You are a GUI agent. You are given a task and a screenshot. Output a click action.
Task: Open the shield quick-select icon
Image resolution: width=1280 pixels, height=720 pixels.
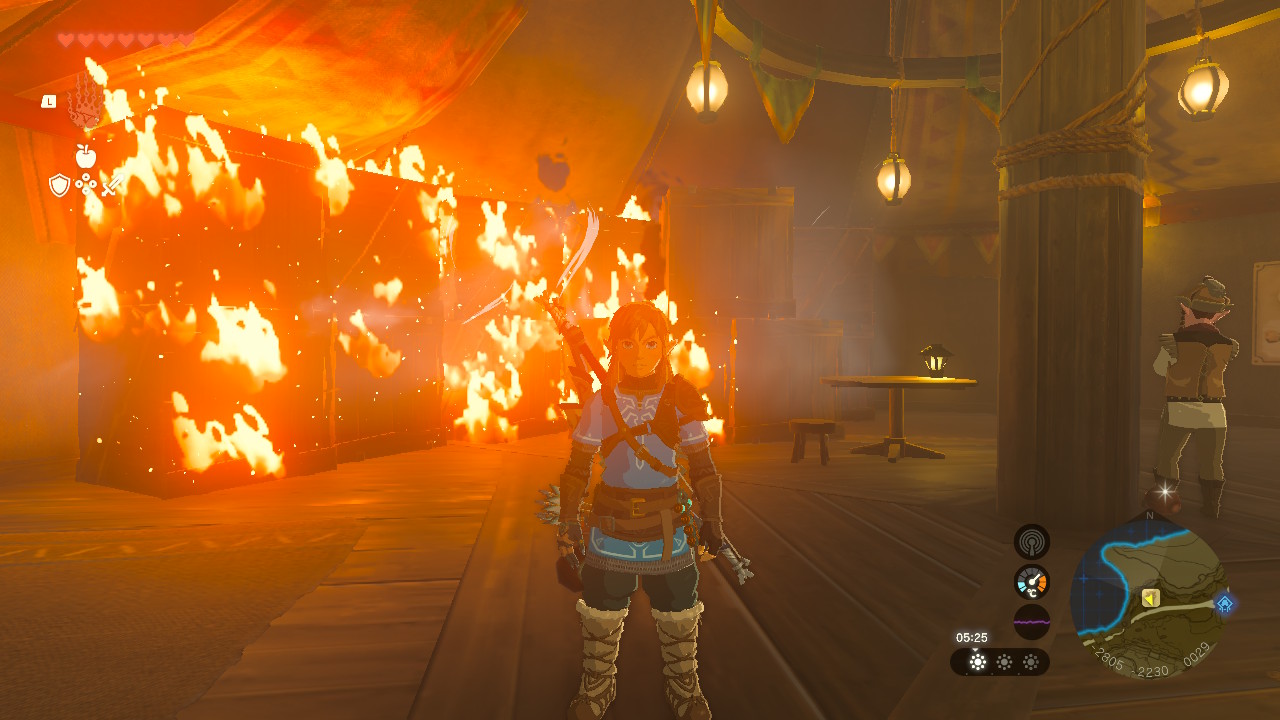click(60, 185)
